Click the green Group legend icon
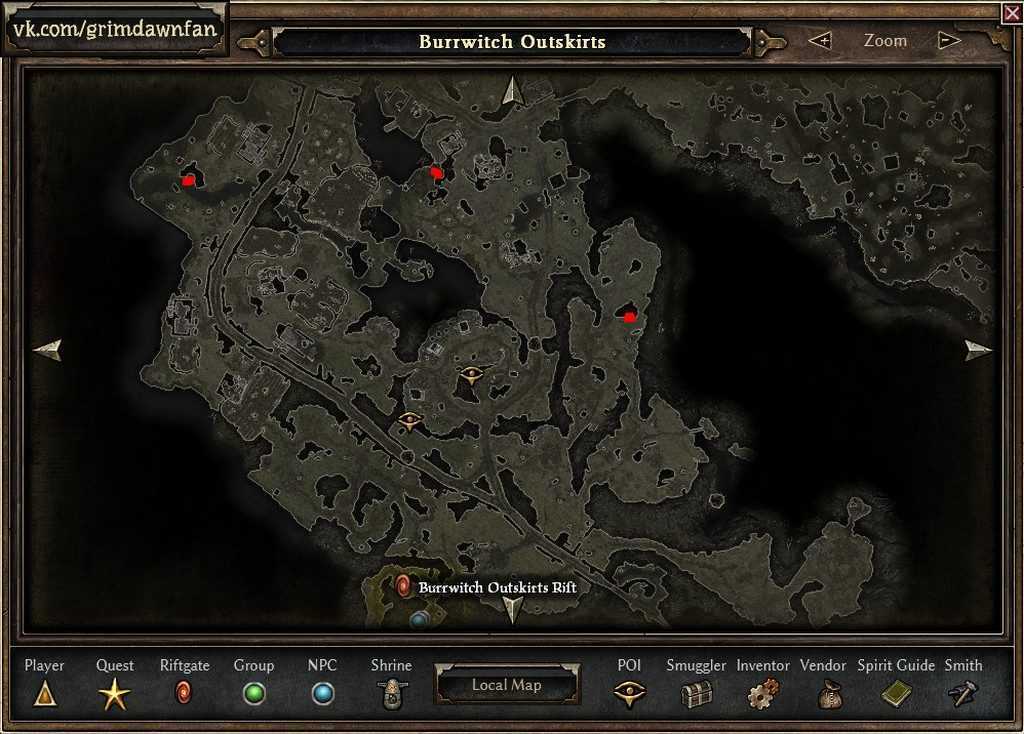 pyautogui.click(x=254, y=693)
